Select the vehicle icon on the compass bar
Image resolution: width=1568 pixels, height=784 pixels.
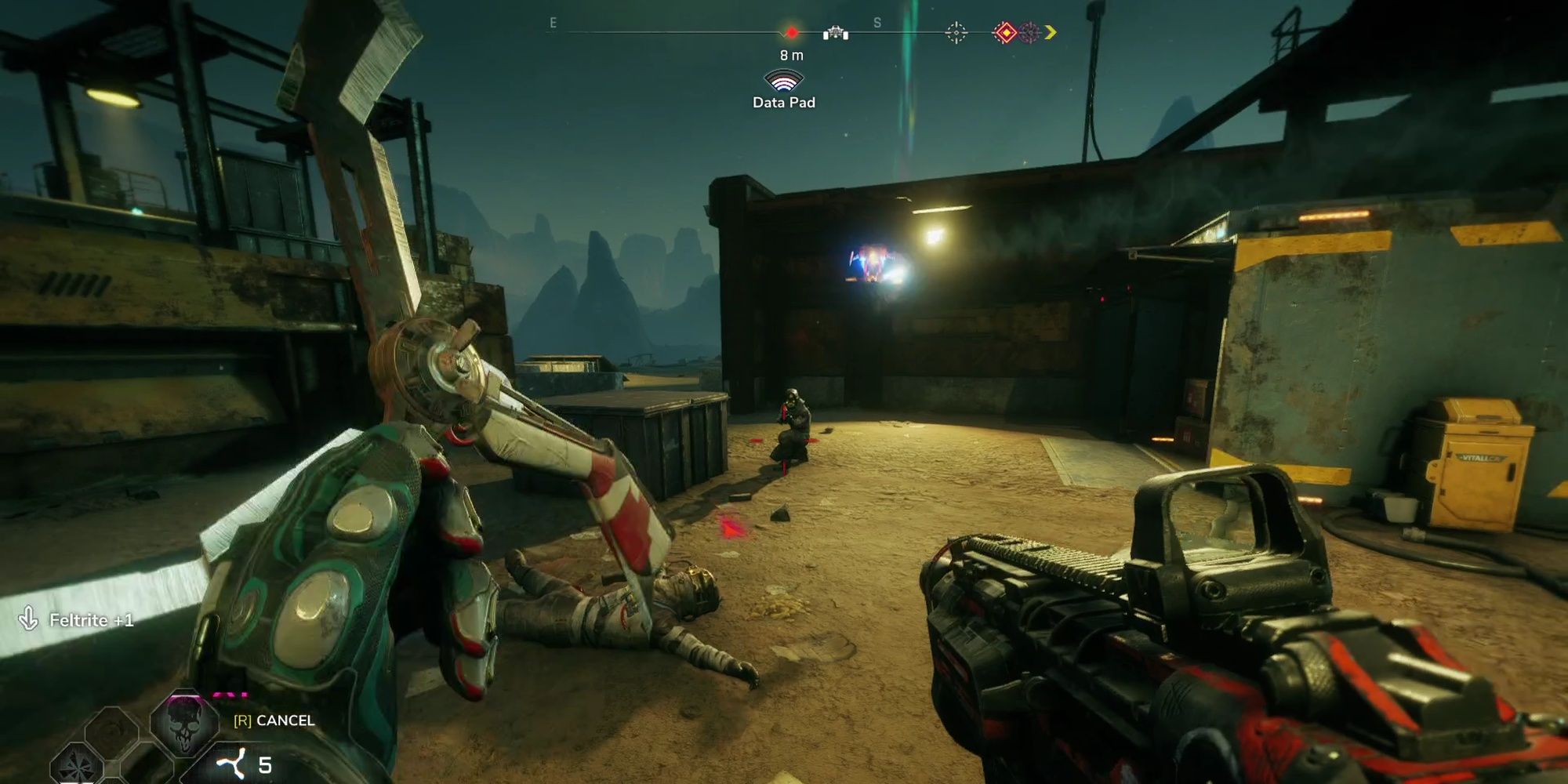tap(837, 33)
